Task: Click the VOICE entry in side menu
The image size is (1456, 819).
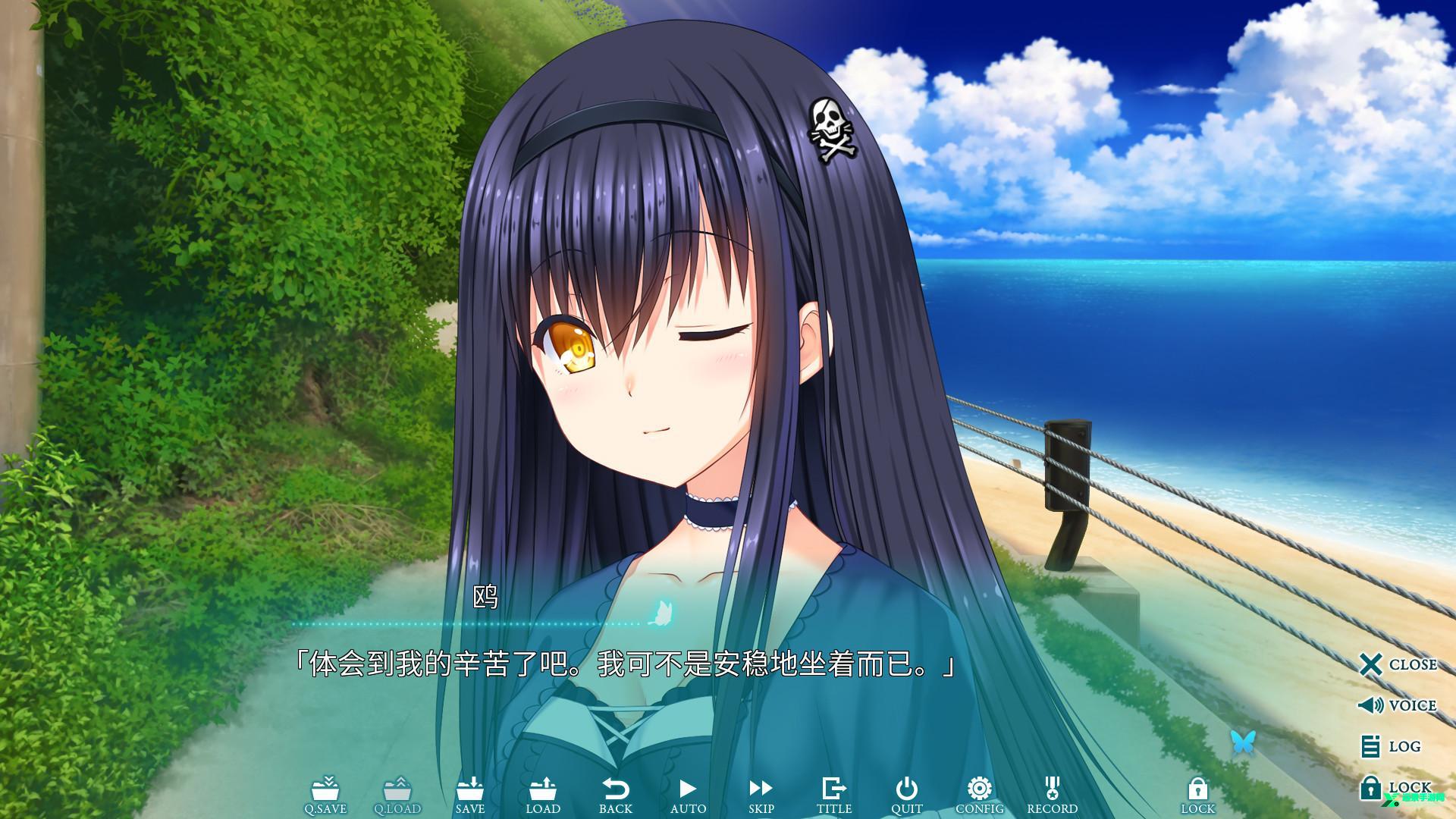Action: 1399,704
